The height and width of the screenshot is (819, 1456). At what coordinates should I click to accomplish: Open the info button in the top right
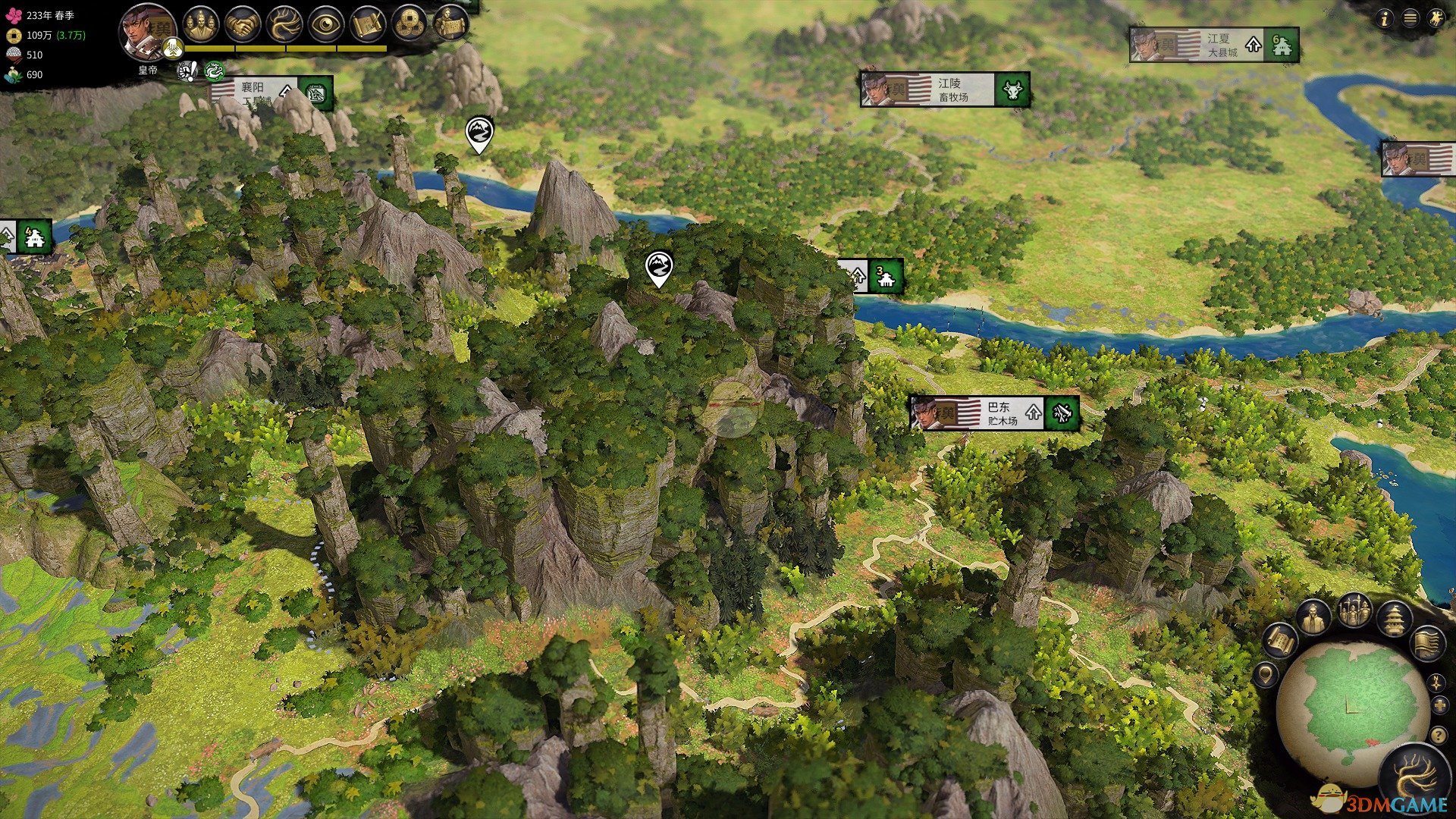click(1385, 19)
